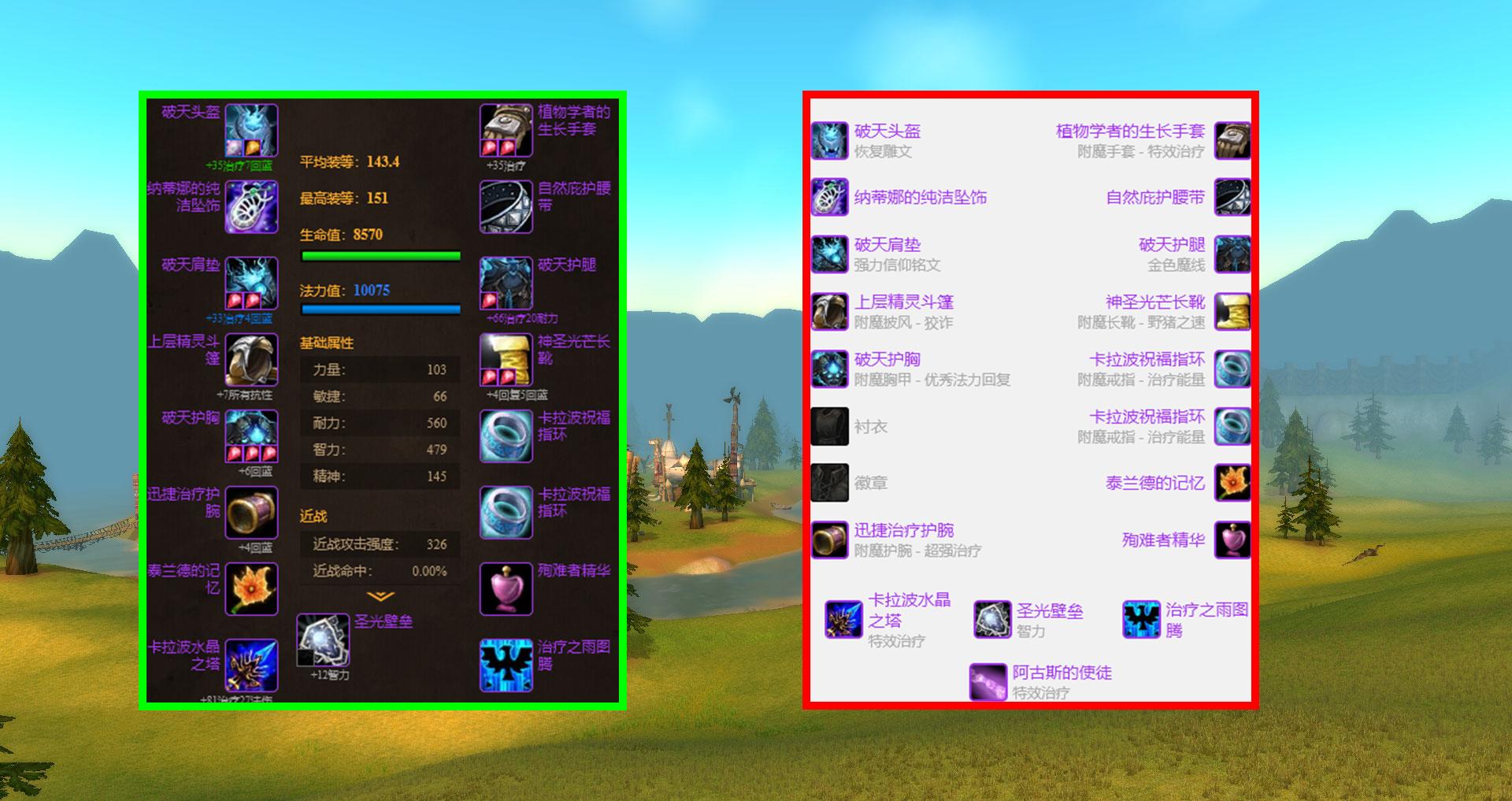Click the 神圣光芒长靴 boots icon

[505, 361]
